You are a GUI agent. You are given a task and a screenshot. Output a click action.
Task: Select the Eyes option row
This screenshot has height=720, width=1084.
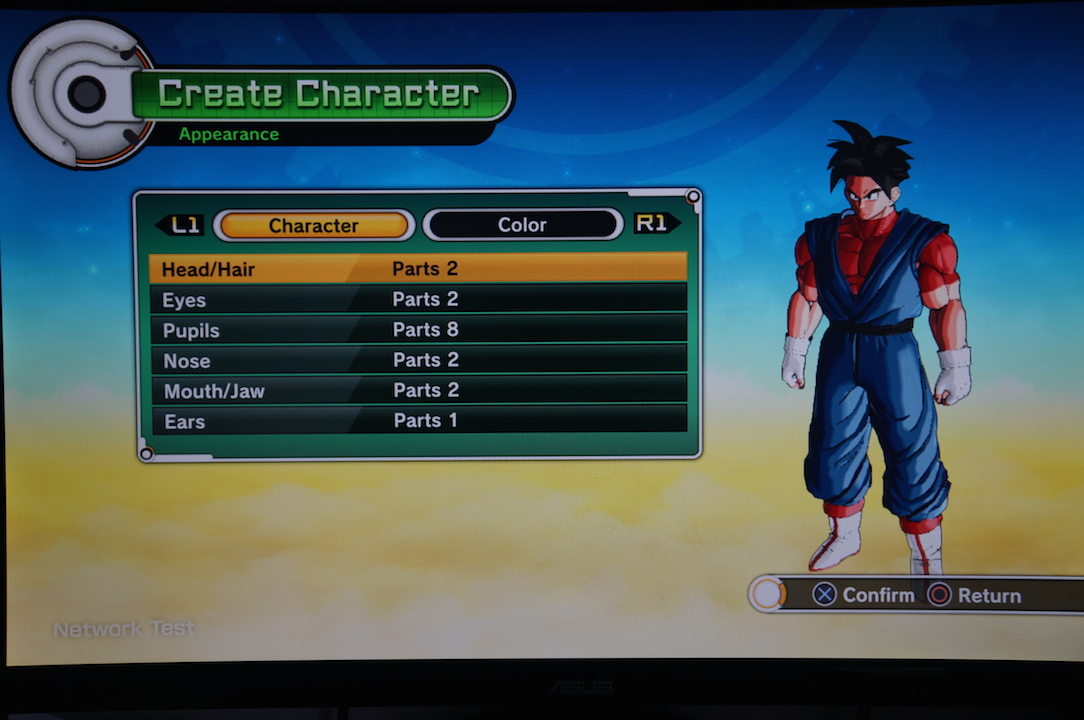click(418, 299)
